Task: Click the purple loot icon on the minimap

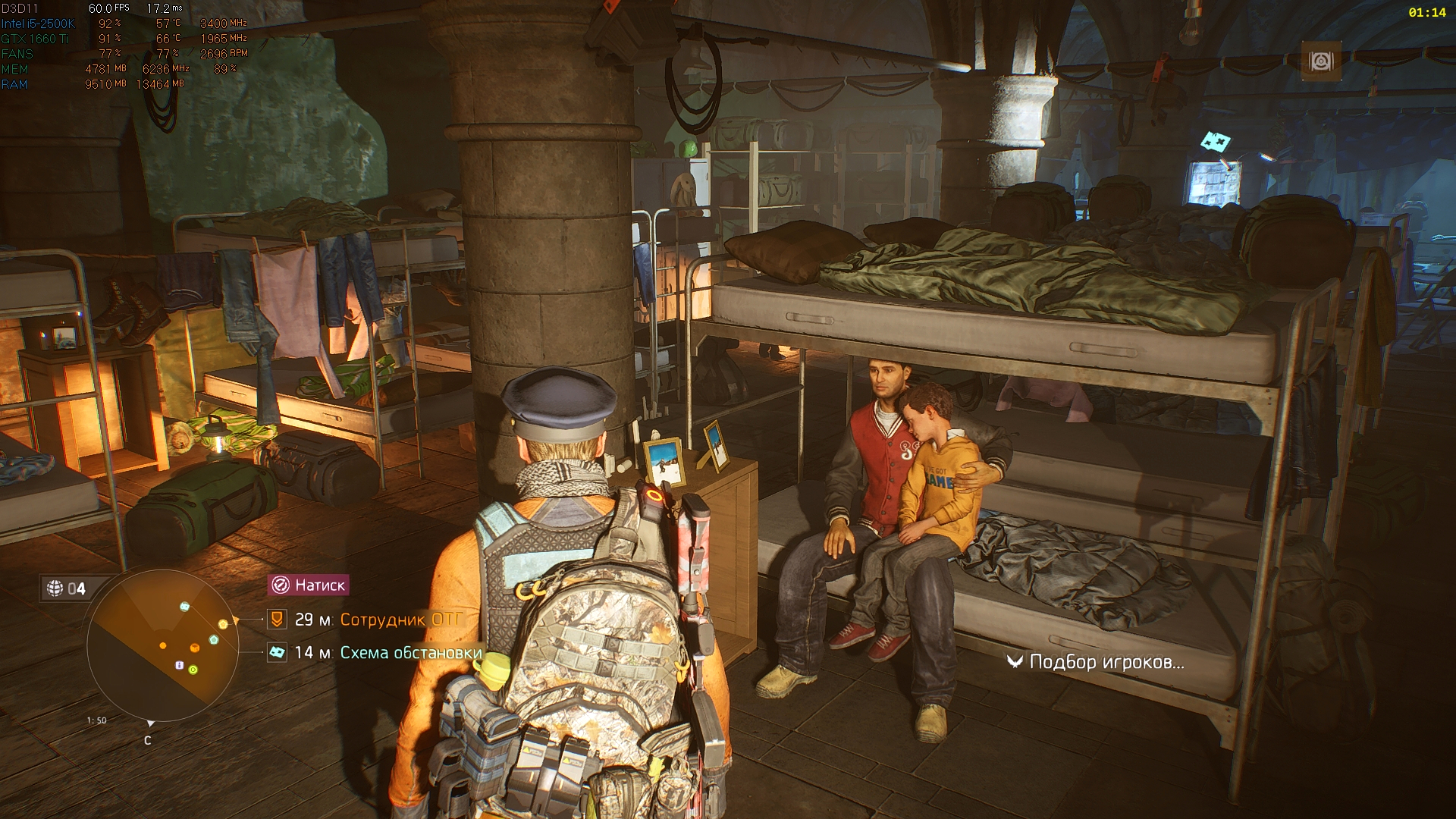Action: coord(180,665)
